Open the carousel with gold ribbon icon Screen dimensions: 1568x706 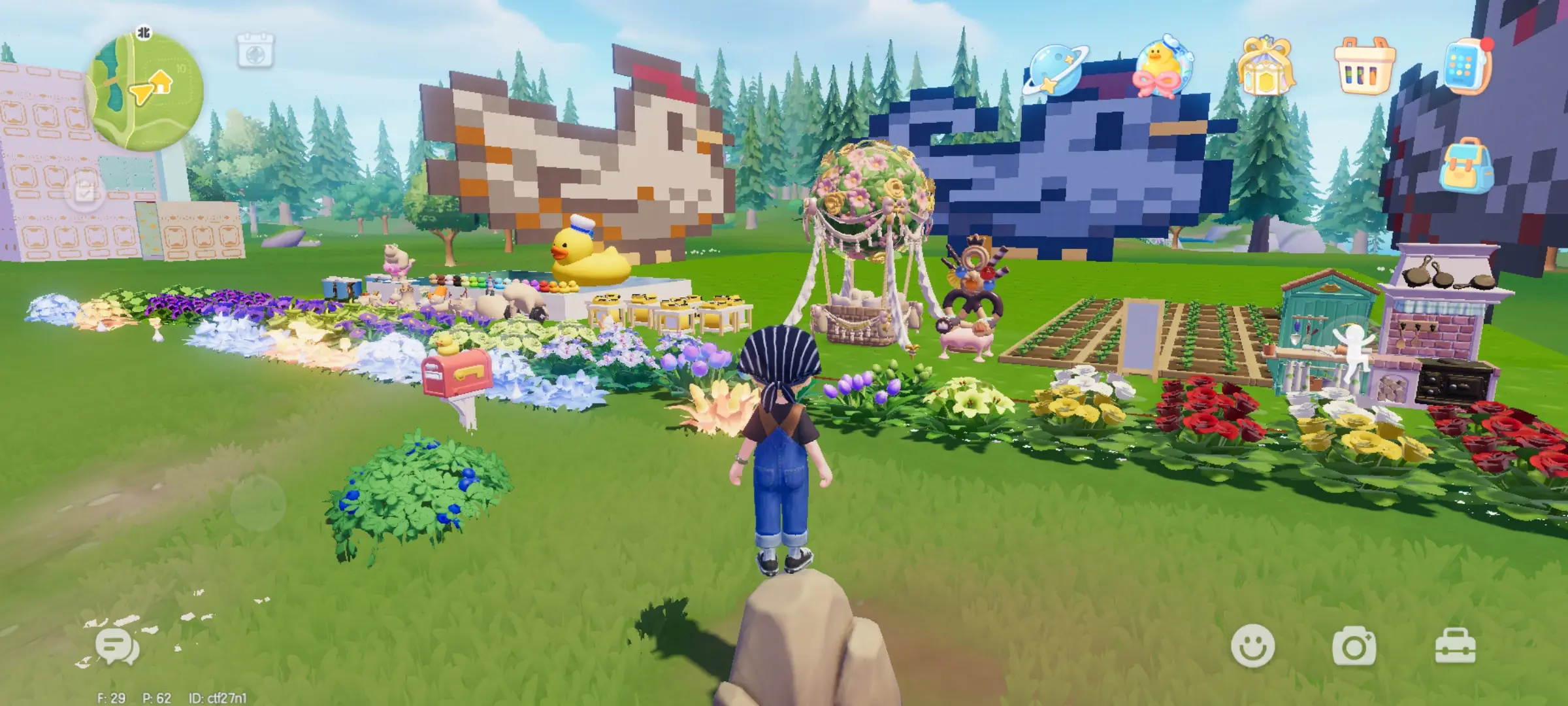[x=1266, y=67]
